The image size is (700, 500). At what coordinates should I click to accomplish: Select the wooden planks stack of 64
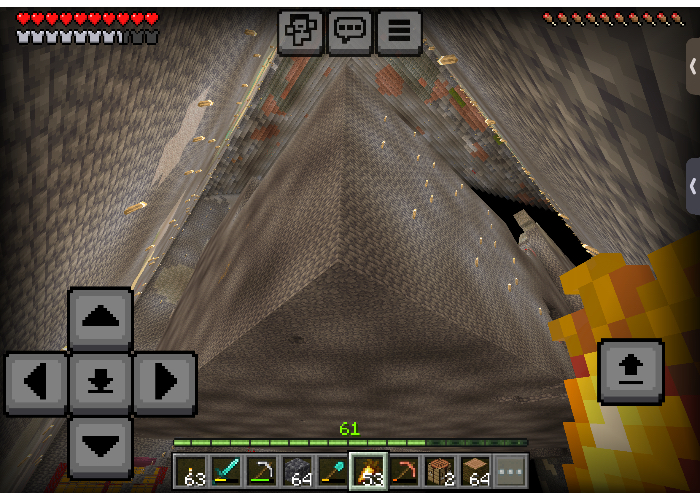(x=475, y=471)
